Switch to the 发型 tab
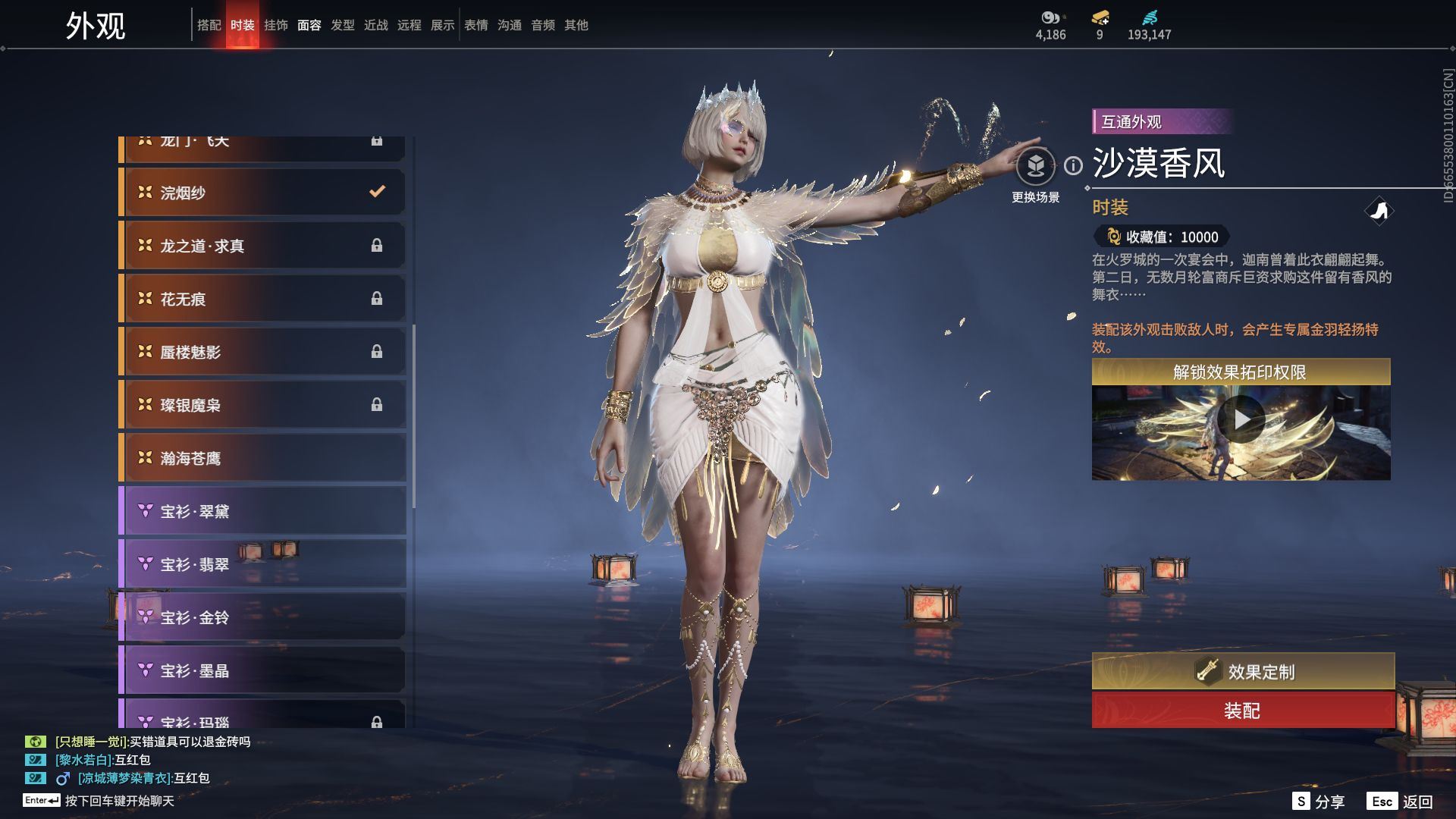The image size is (1456, 819). tap(342, 25)
